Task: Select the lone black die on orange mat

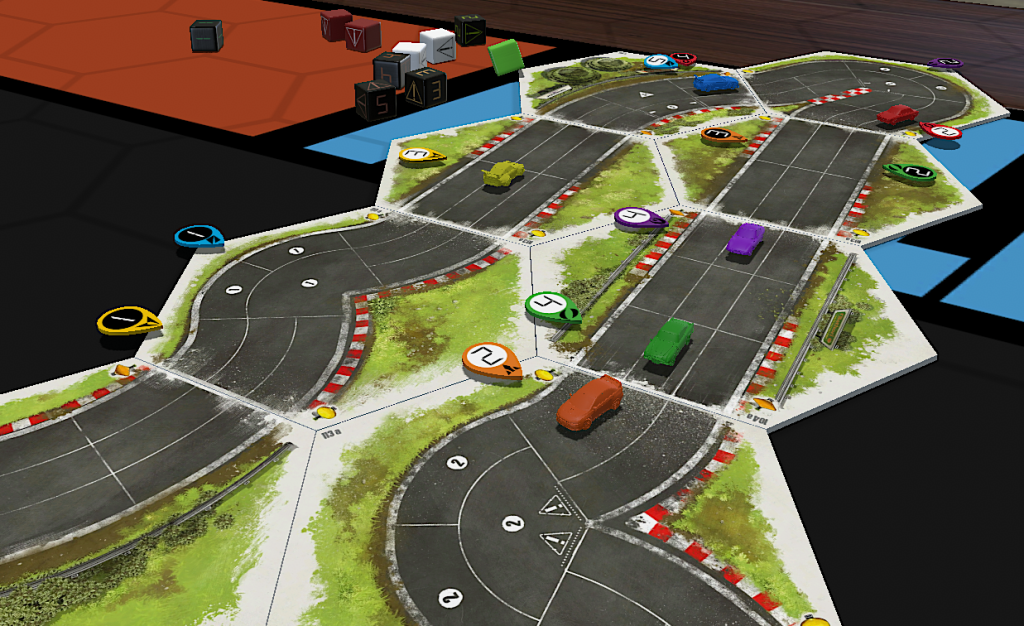Action: pyautogui.click(x=206, y=36)
